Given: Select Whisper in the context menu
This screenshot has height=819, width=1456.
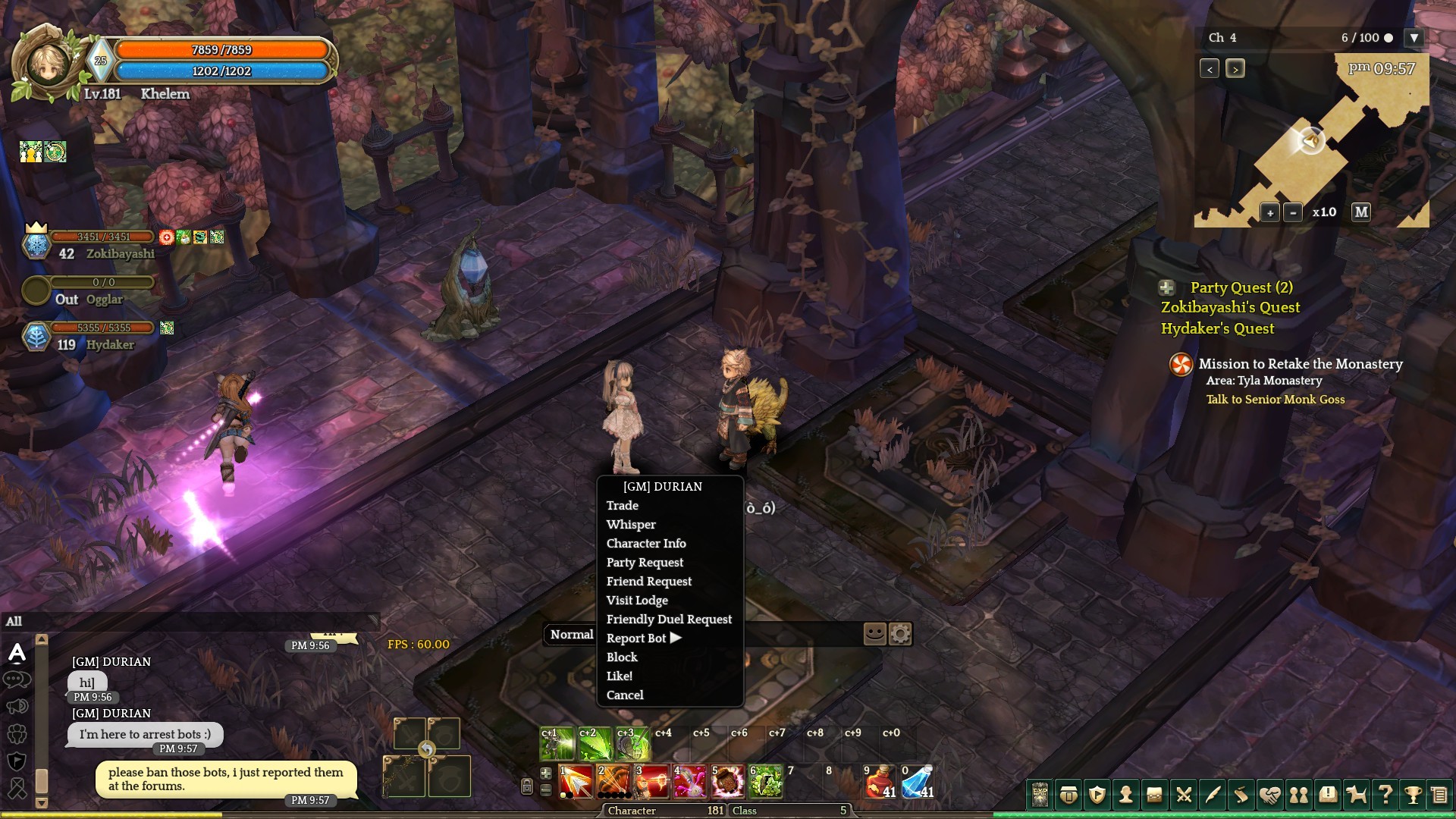Looking at the screenshot, I should point(631,525).
